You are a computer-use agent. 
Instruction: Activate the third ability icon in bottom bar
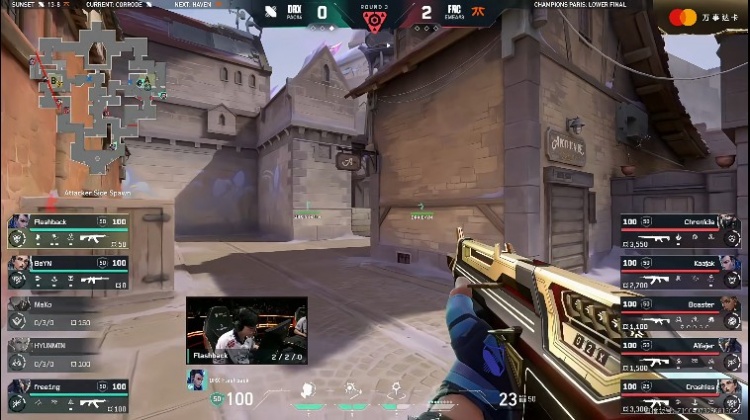point(397,388)
